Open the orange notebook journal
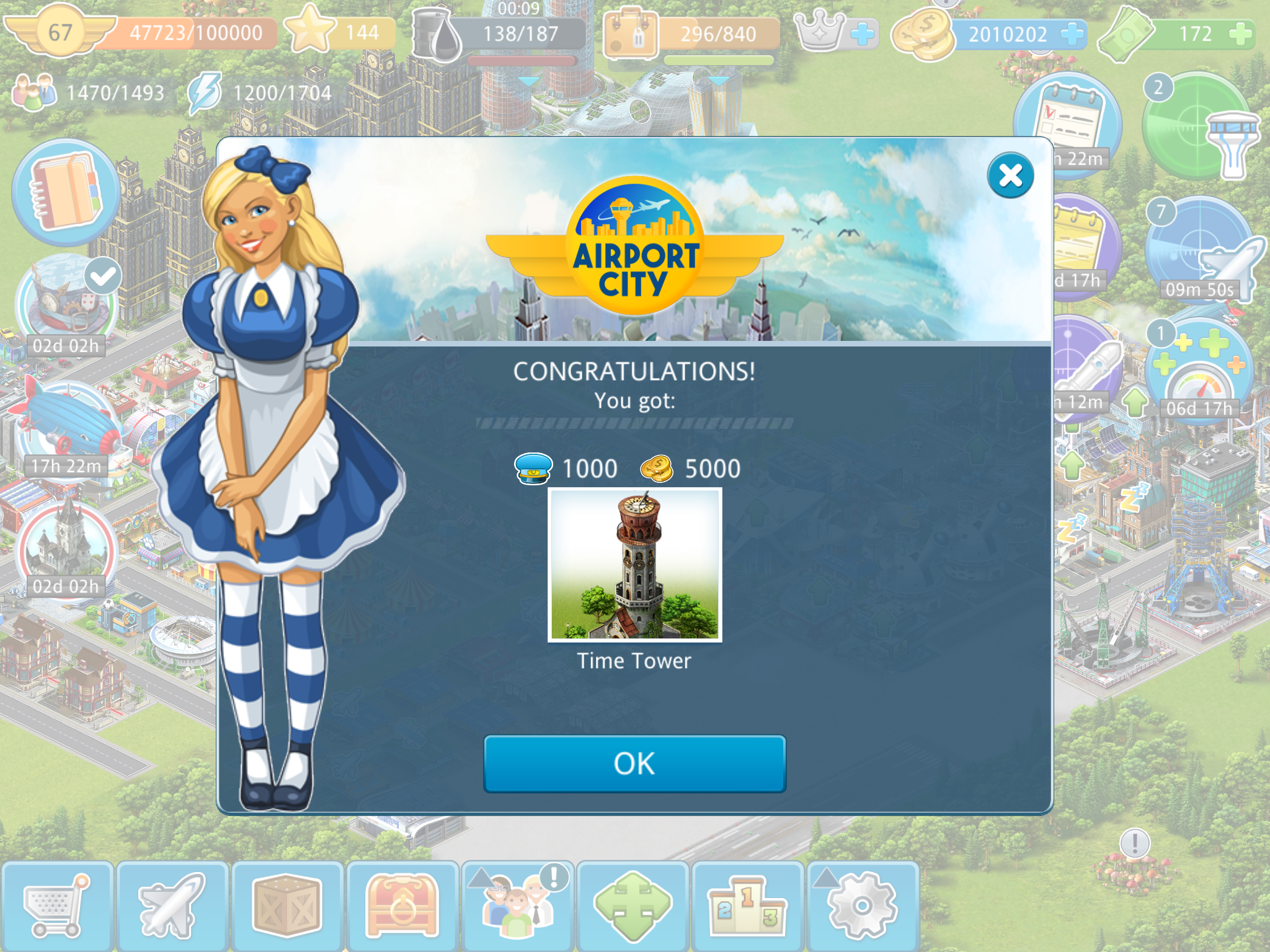The width and height of the screenshot is (1270, 952). pyautogui.click(x=66, y=192)
